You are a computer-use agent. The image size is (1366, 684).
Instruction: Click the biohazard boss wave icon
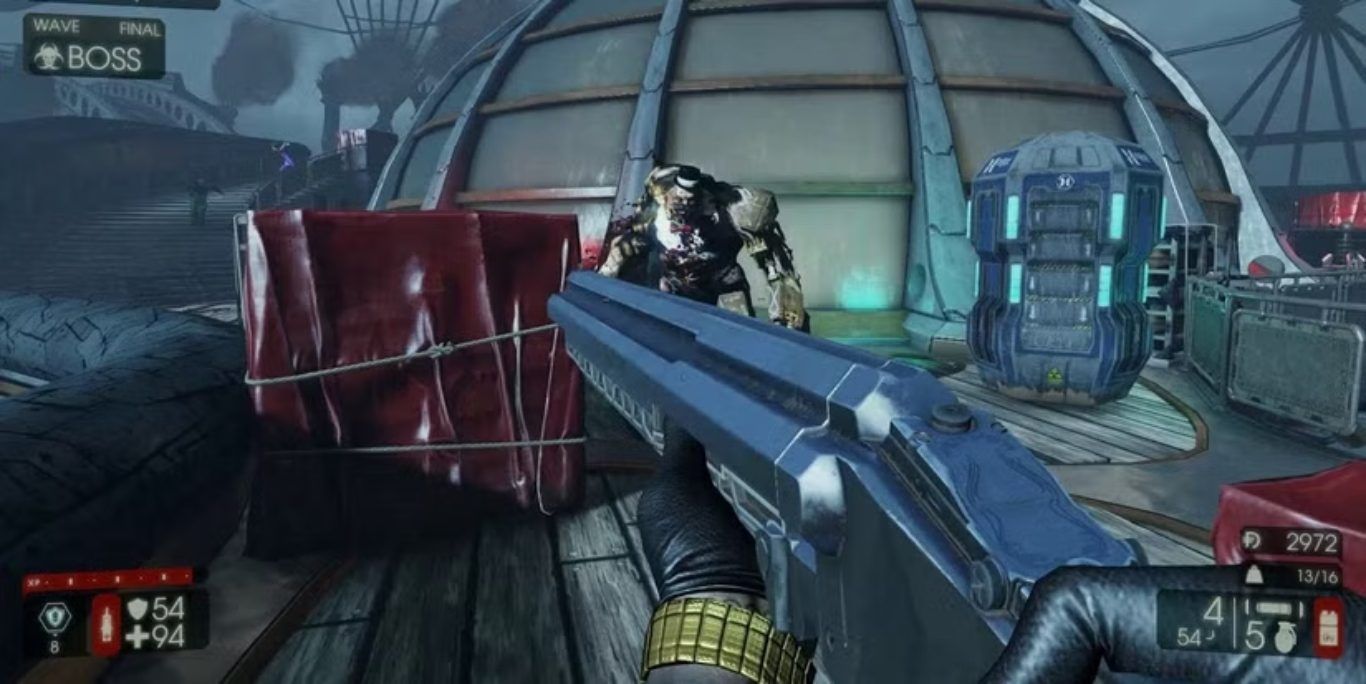47,58
